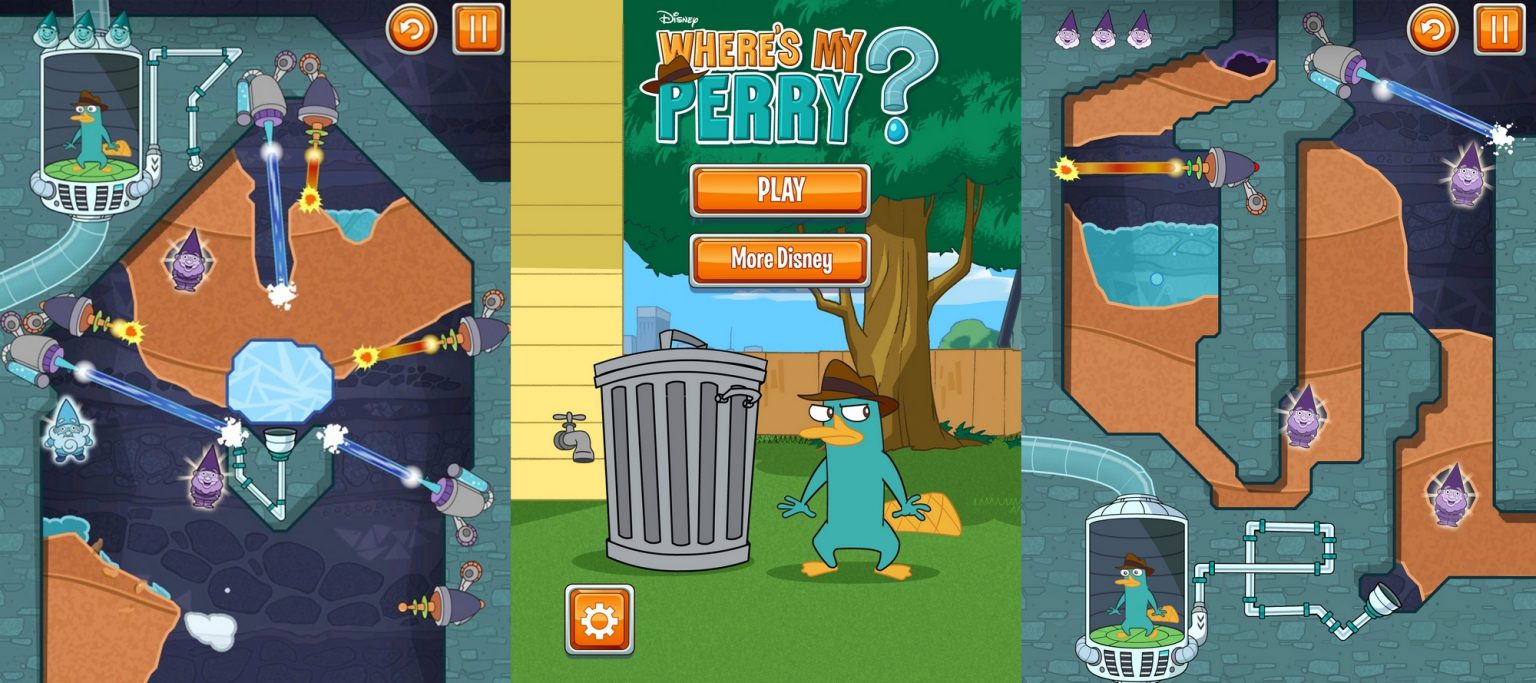The image size is (1536, 683).
Task: Start the game with the PLAY button
Action: [780, 190]
